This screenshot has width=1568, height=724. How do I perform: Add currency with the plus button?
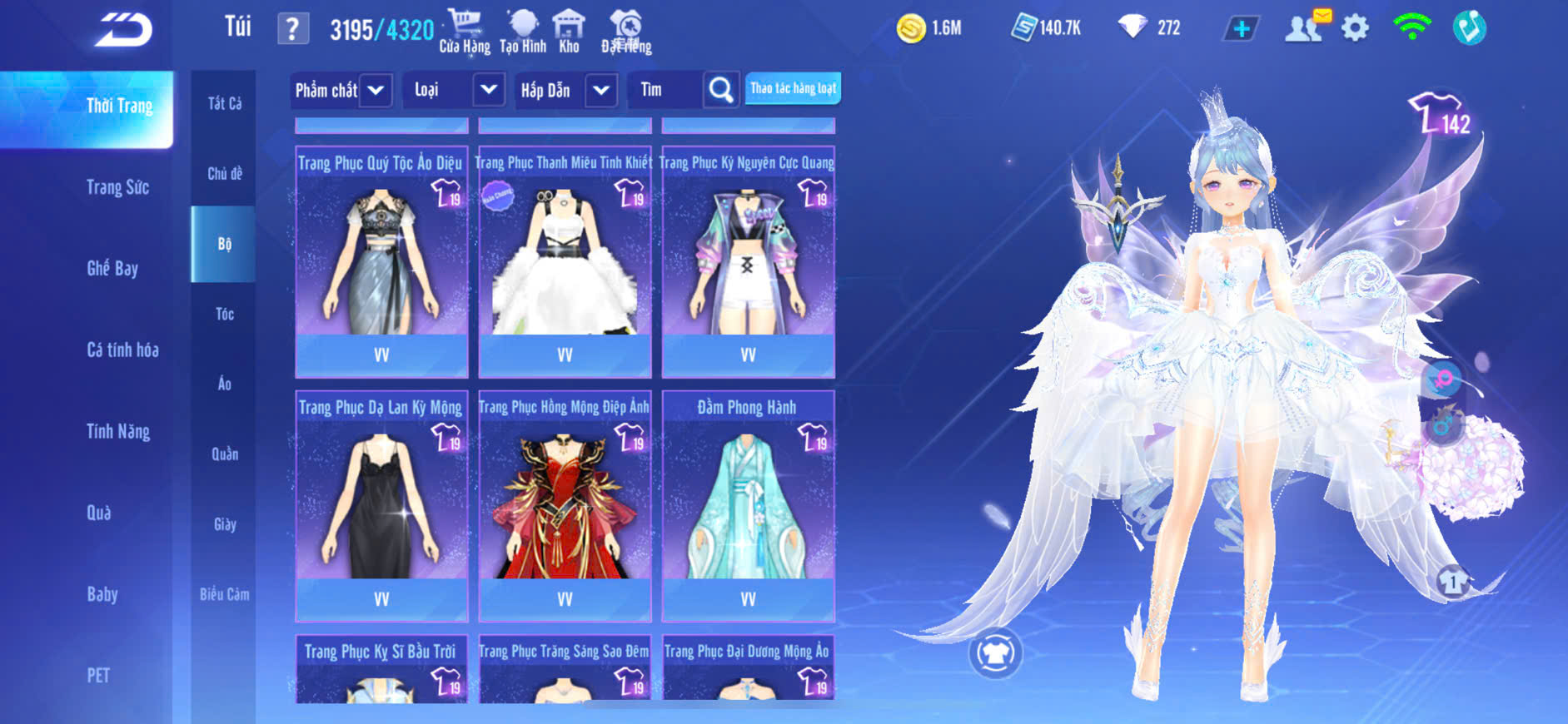(1241, 29)
